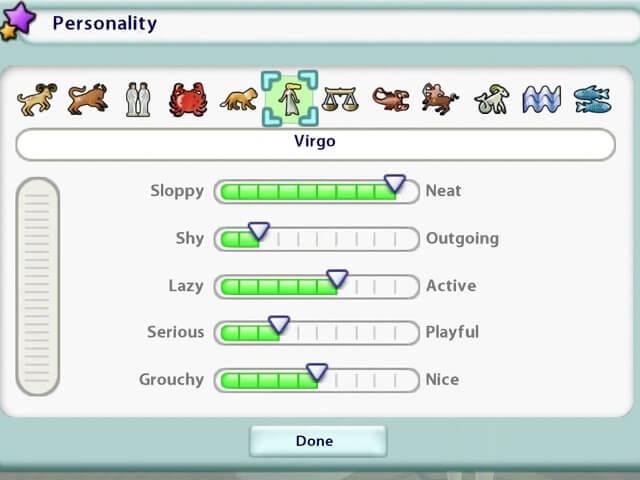Select the Cancer crab zodiac sign
The width and height of the screenshot is (640, 480).
[188, 98]
